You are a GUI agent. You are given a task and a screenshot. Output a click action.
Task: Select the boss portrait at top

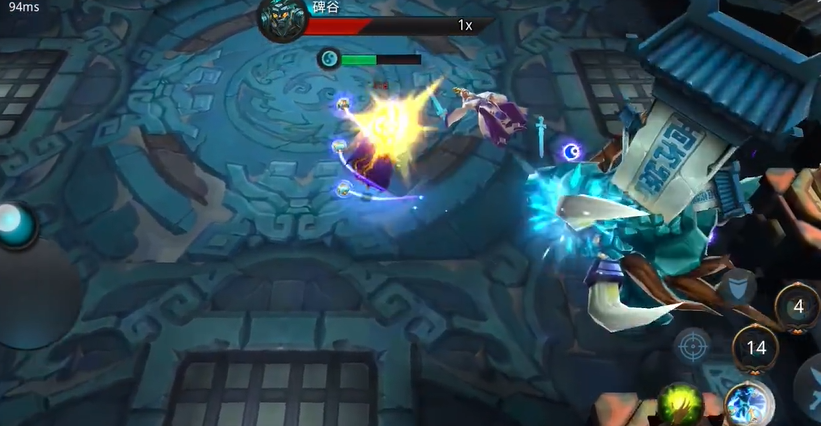pyautogui.click(x=280, y=20)
